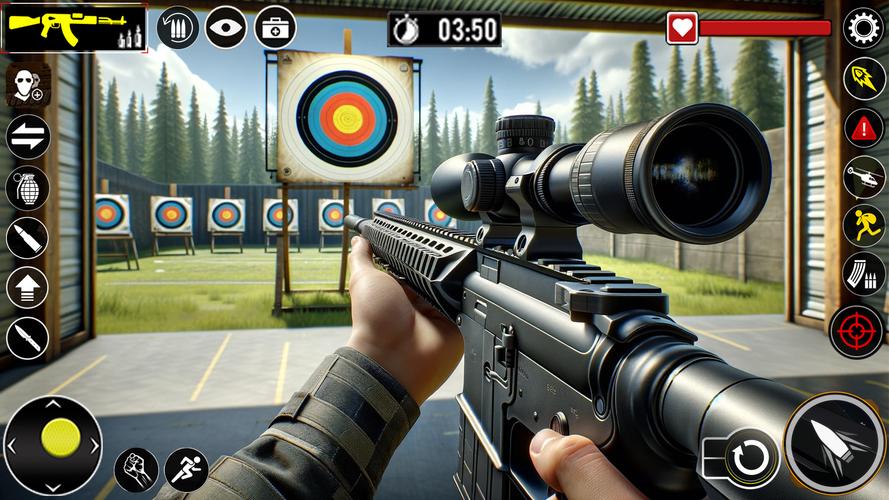Use the medkit icon
Screen dimensions: 889x500
point(275,27)
